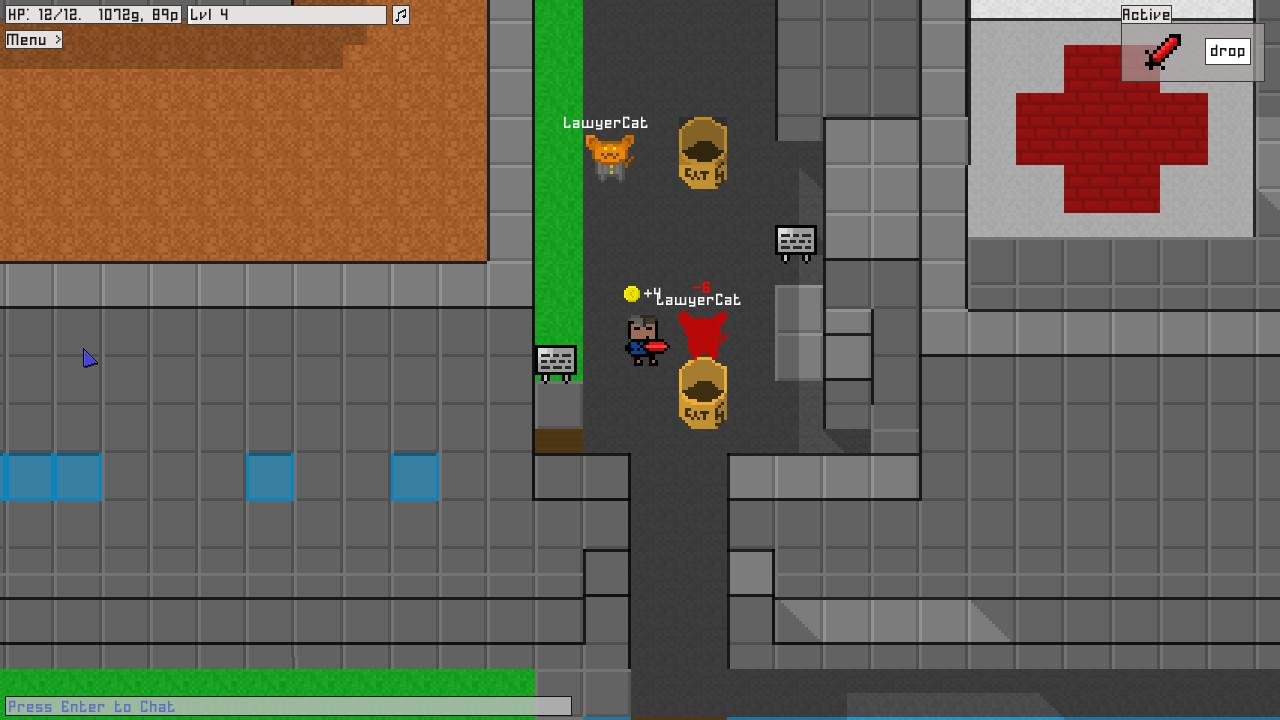Click the sign beside the upper wall
Screen dimensions: 1280x720
[796, 241]
